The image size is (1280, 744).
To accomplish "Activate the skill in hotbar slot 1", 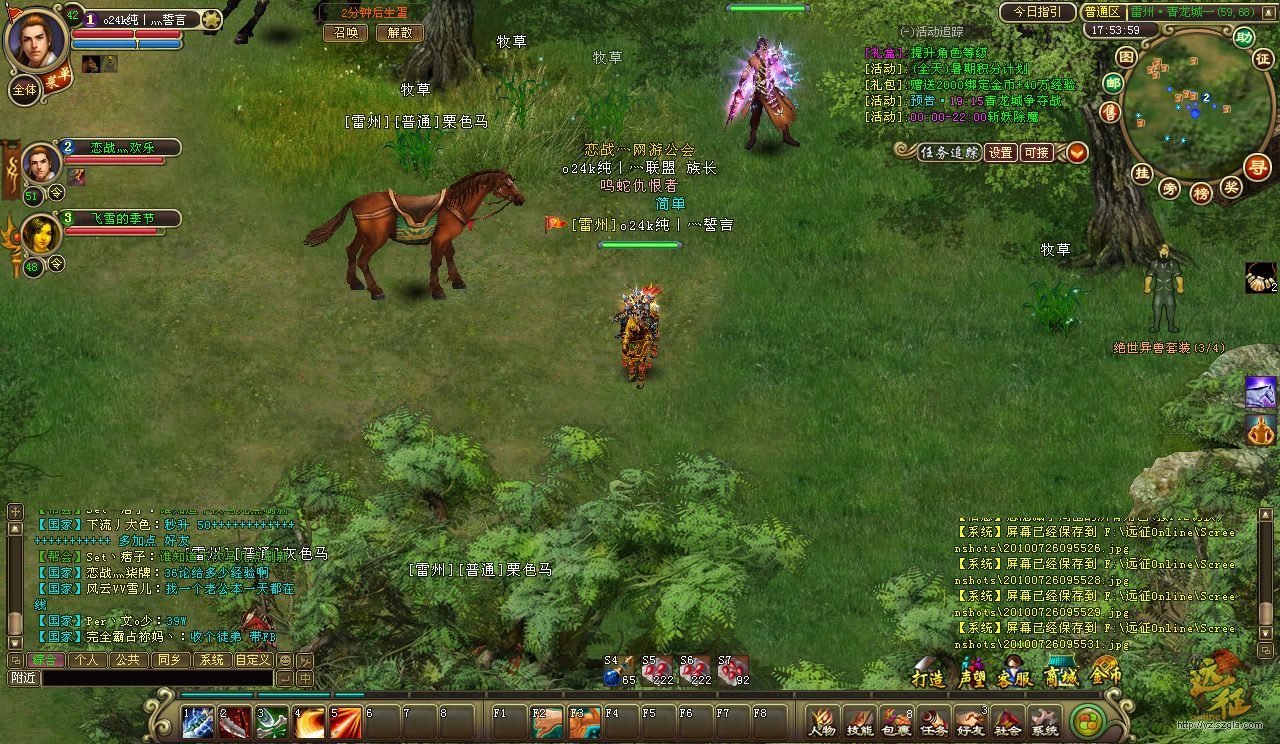I will (197, 722).
